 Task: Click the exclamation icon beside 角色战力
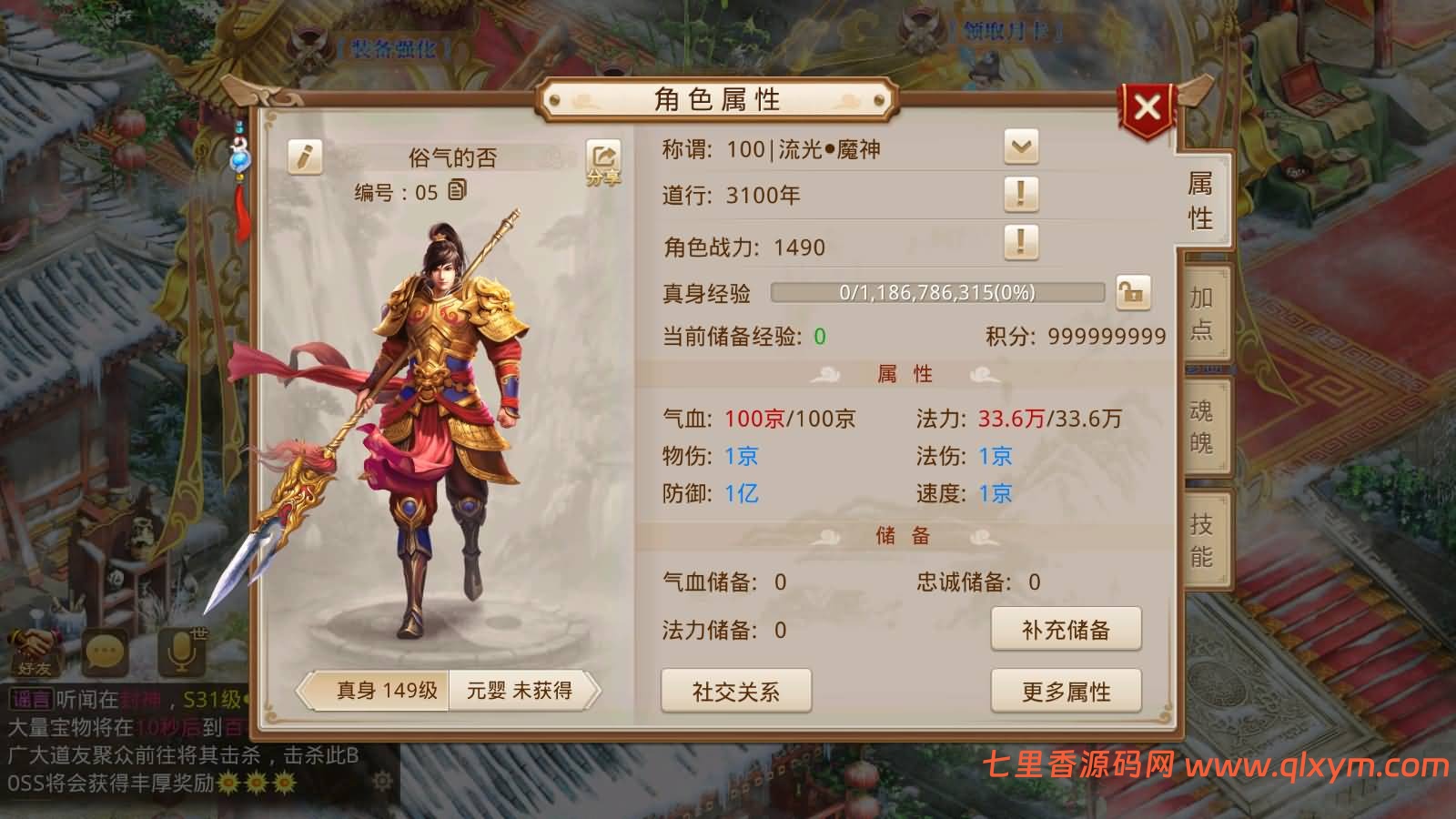click(1021, 244)
